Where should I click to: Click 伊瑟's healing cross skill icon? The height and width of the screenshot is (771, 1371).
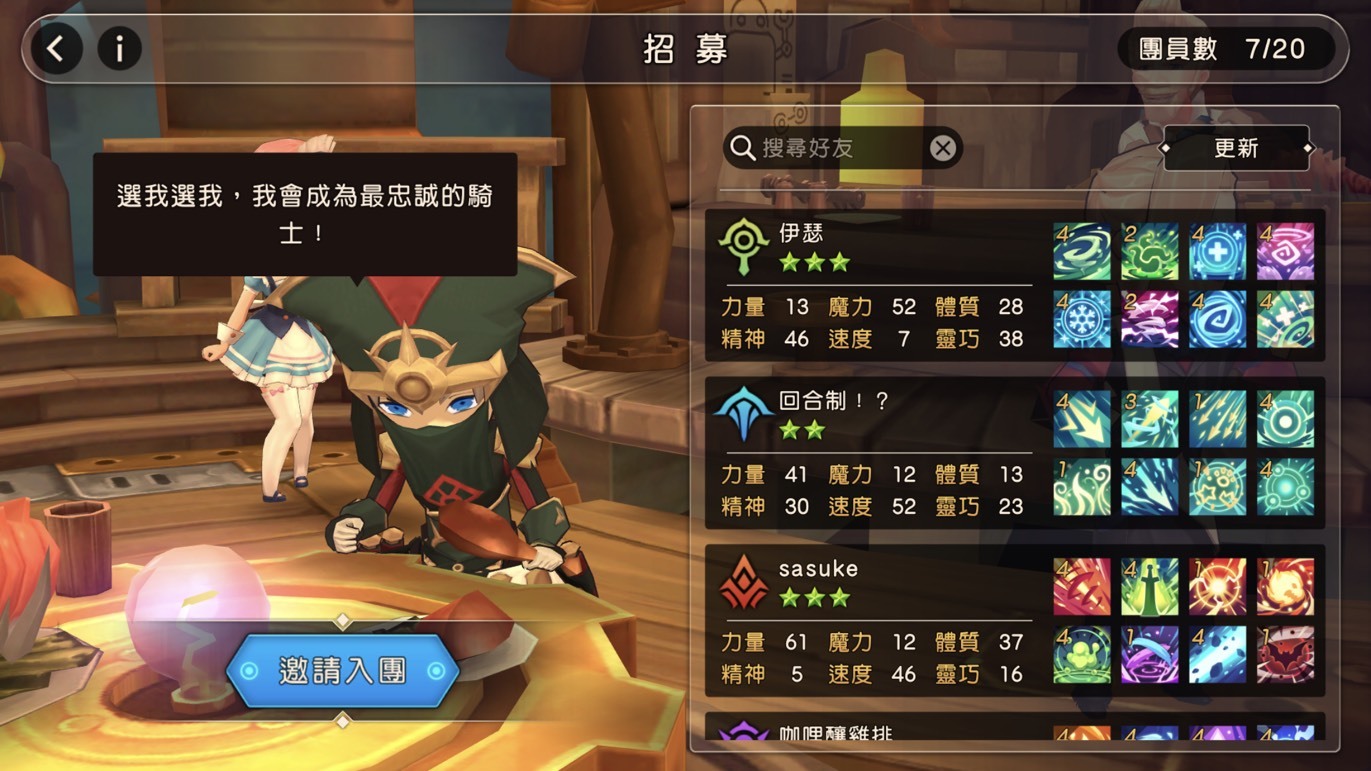click(1217, 250)
